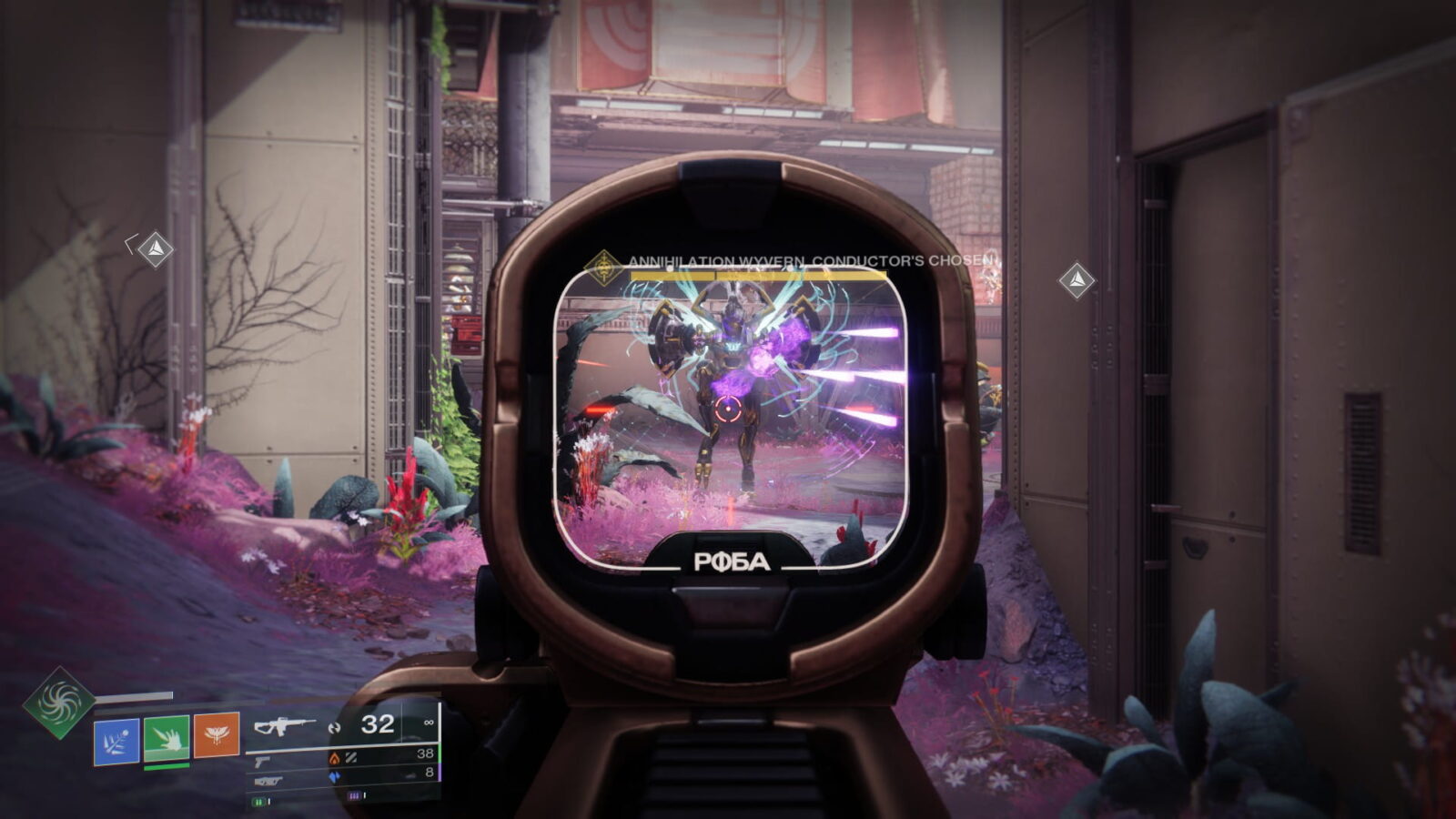Click the ammo counter showing 32
The height and width of the screenshot is (819, 1456).
point(379,723)
